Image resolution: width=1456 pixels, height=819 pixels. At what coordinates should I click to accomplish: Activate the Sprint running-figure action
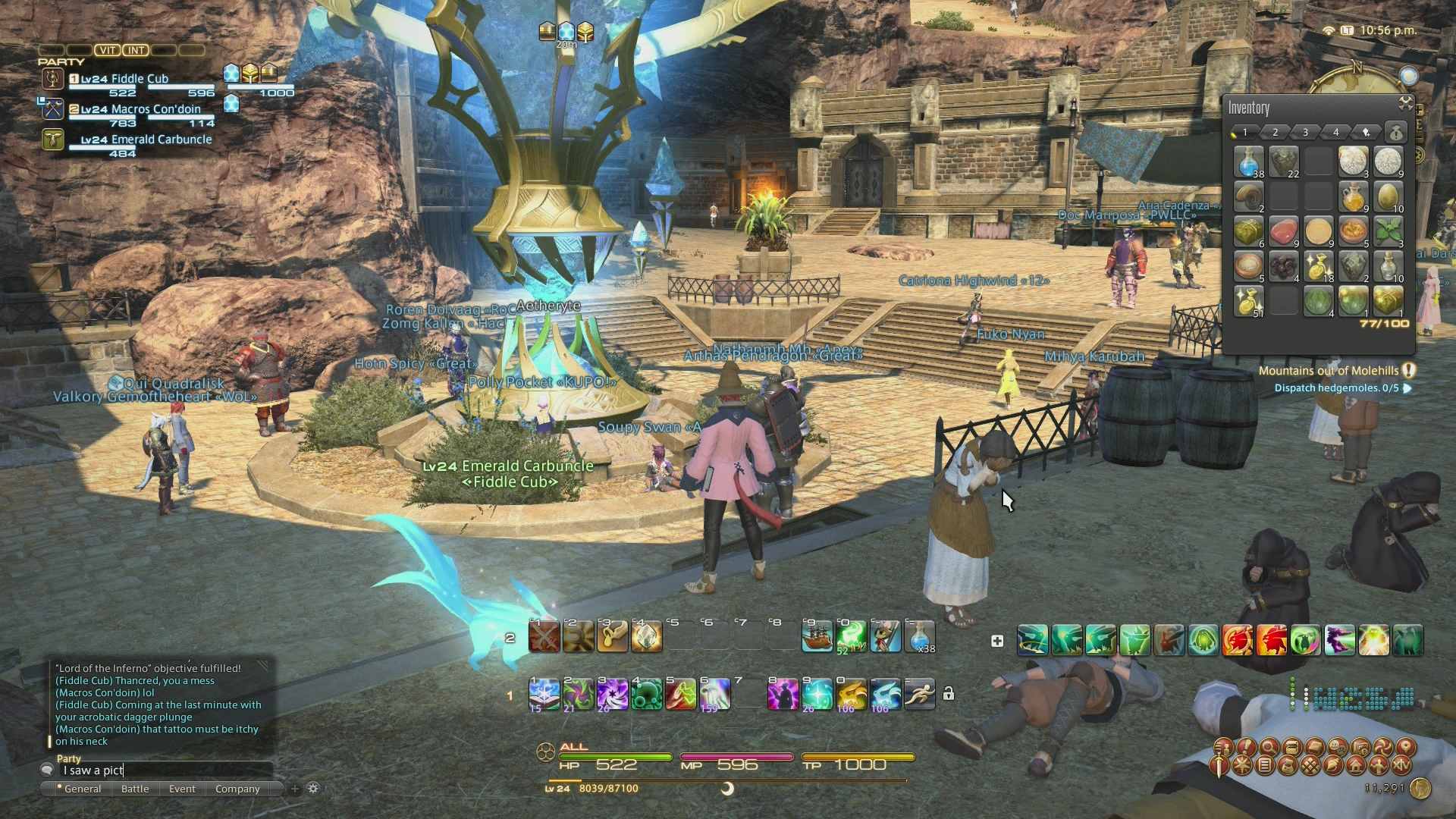919,694
